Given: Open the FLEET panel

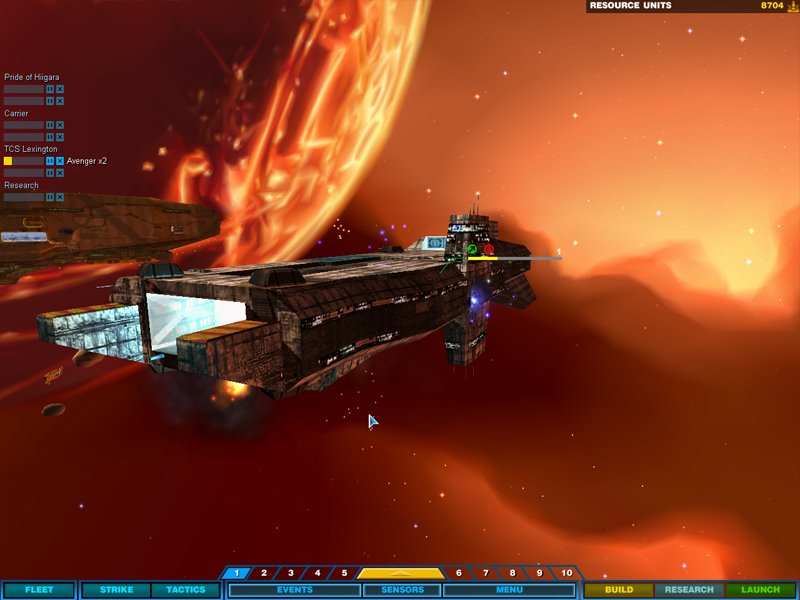Looking at the screenshot, I should pos(39,590).
